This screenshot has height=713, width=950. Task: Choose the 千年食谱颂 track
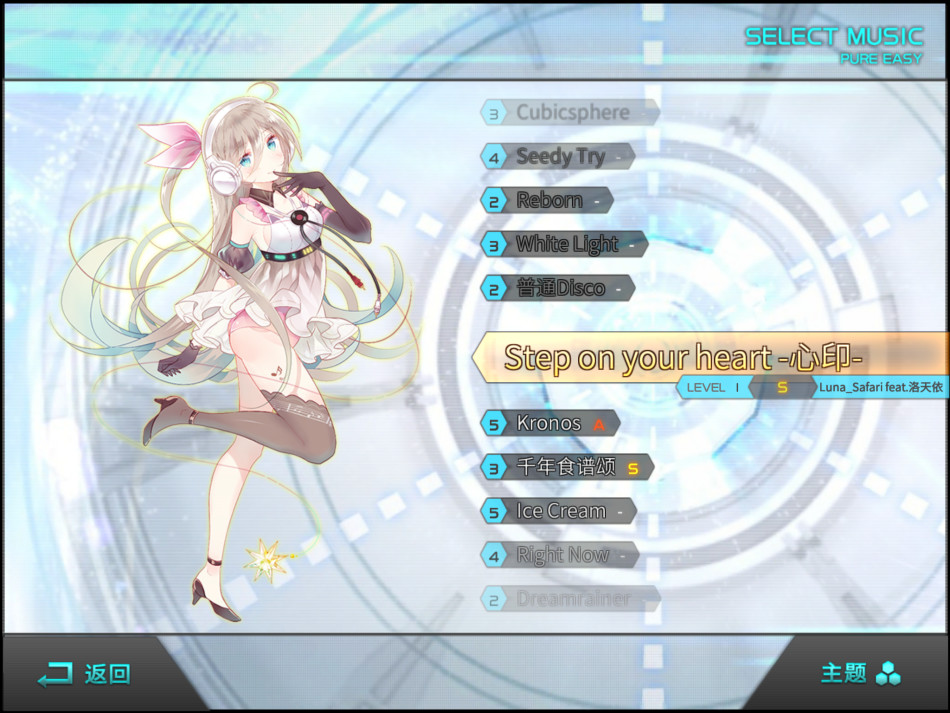(567, 467)
